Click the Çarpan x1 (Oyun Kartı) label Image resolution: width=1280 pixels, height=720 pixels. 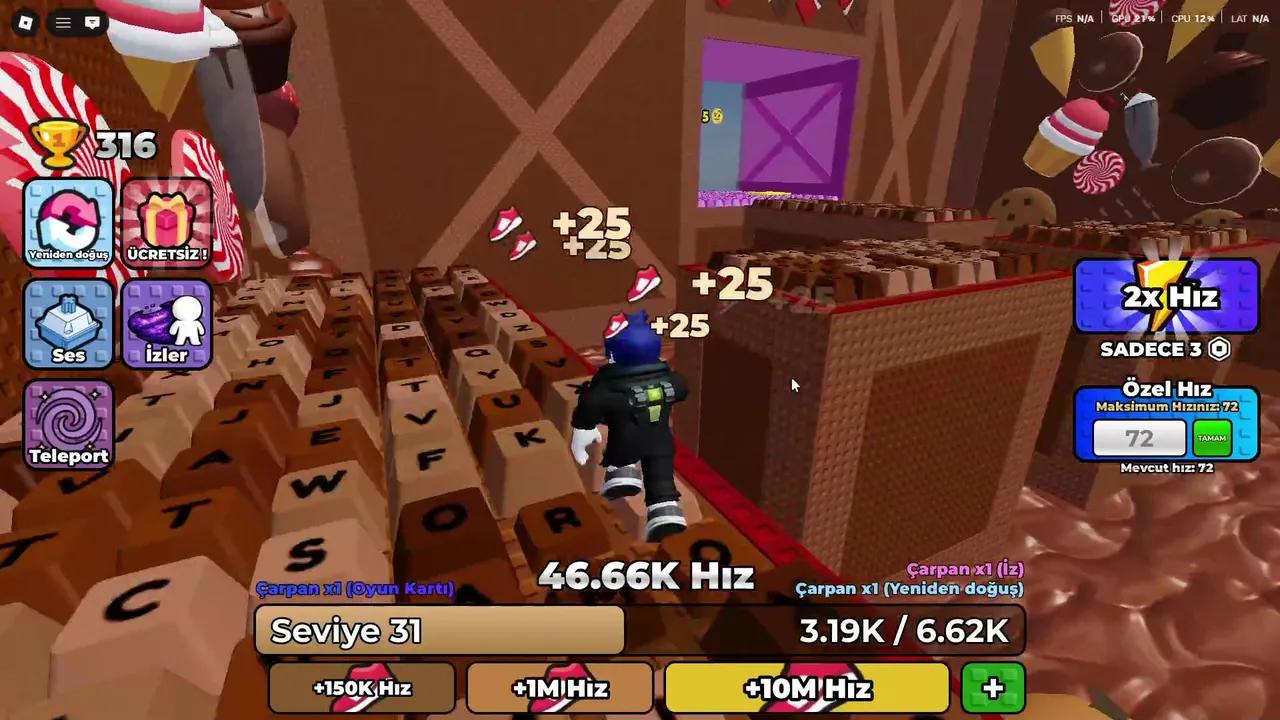click(x=355, y=589)
